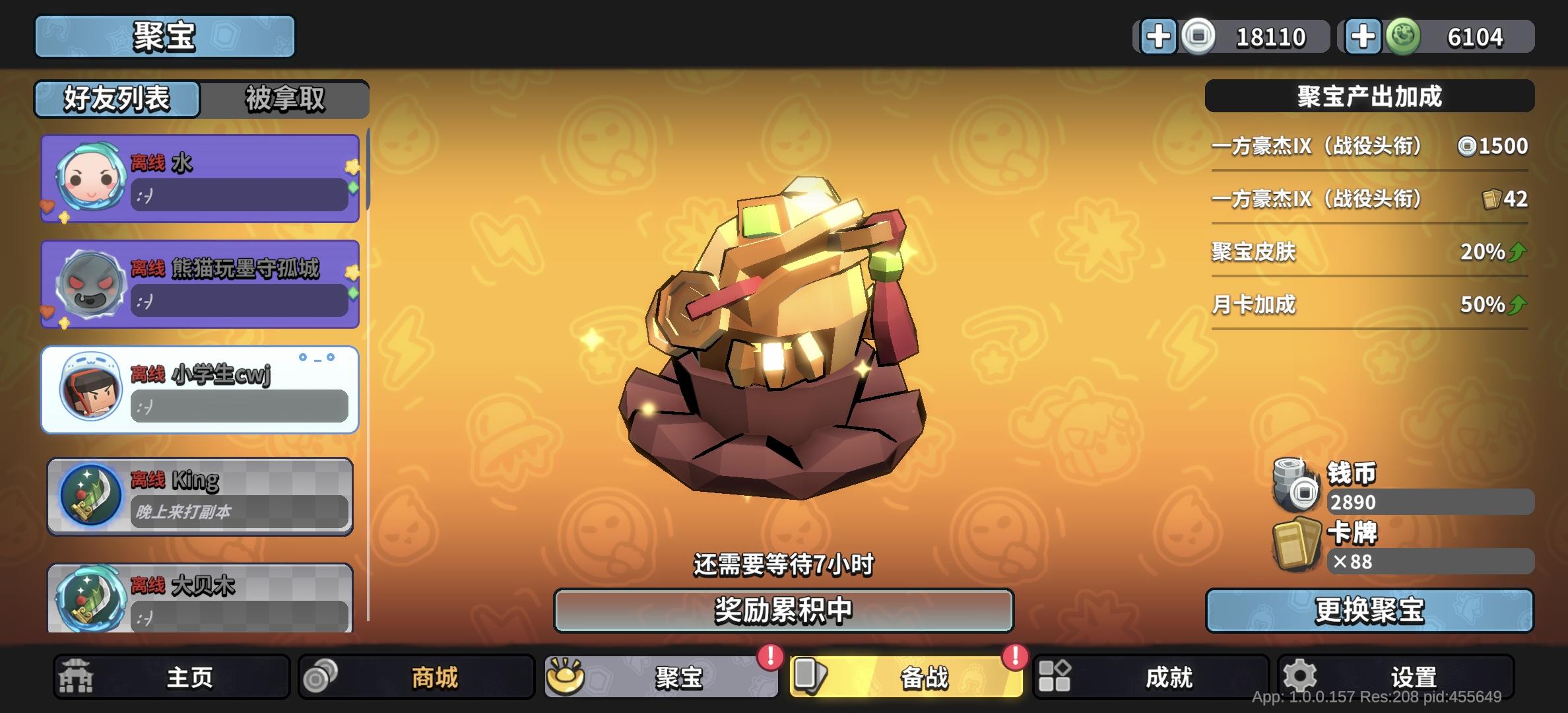Switch to the 好友列表 tab

point(117,100)
